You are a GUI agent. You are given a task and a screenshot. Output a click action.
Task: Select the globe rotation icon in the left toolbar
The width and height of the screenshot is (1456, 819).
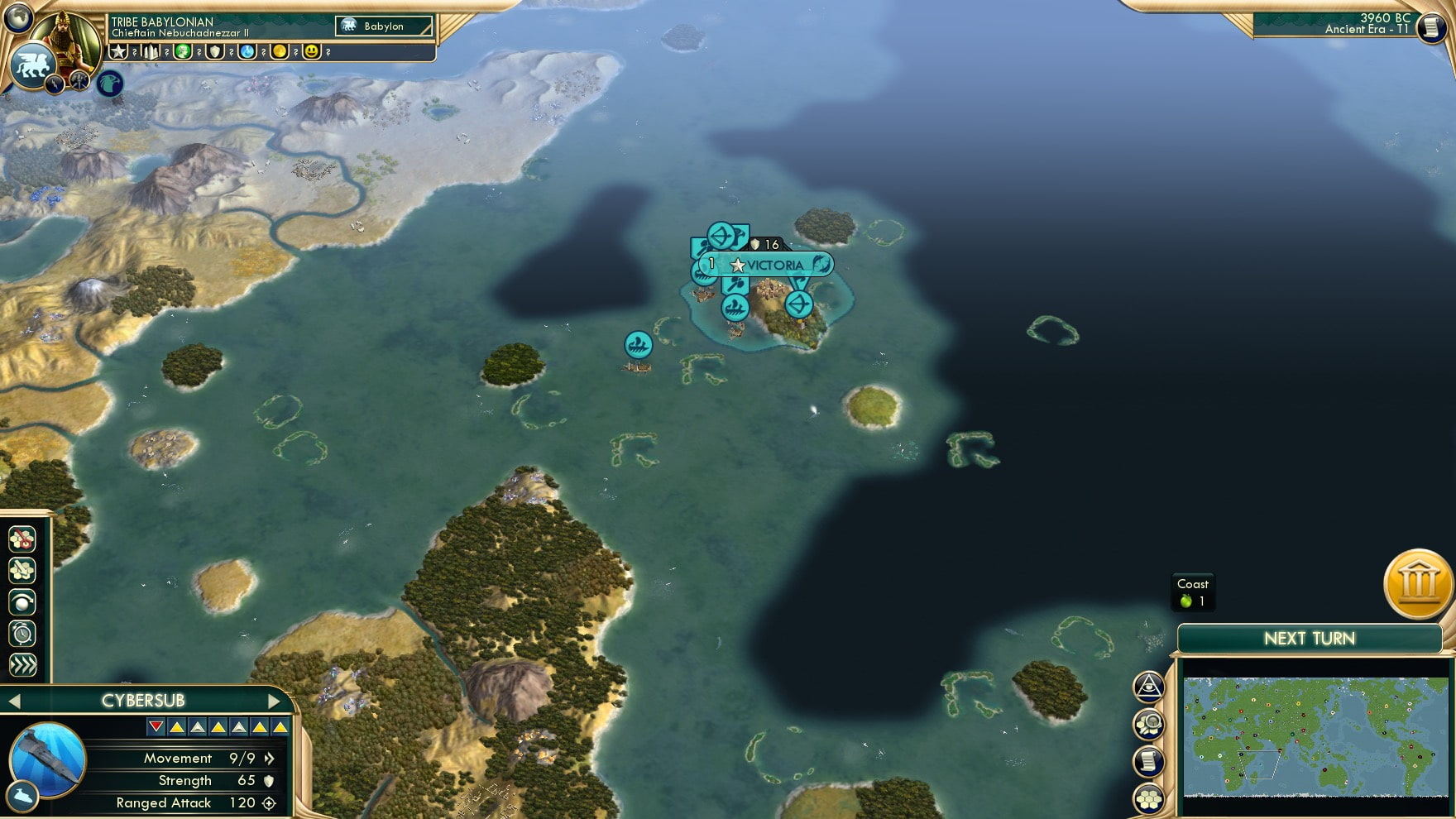[x=21, y=601]
